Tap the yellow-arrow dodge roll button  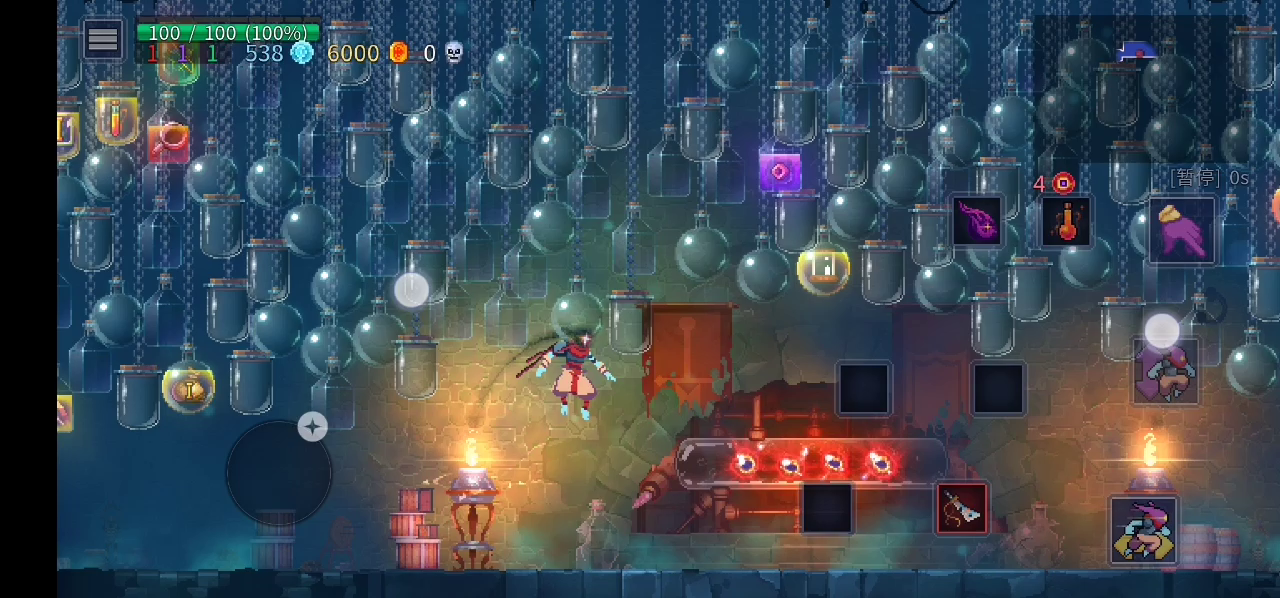point(1143,530)
